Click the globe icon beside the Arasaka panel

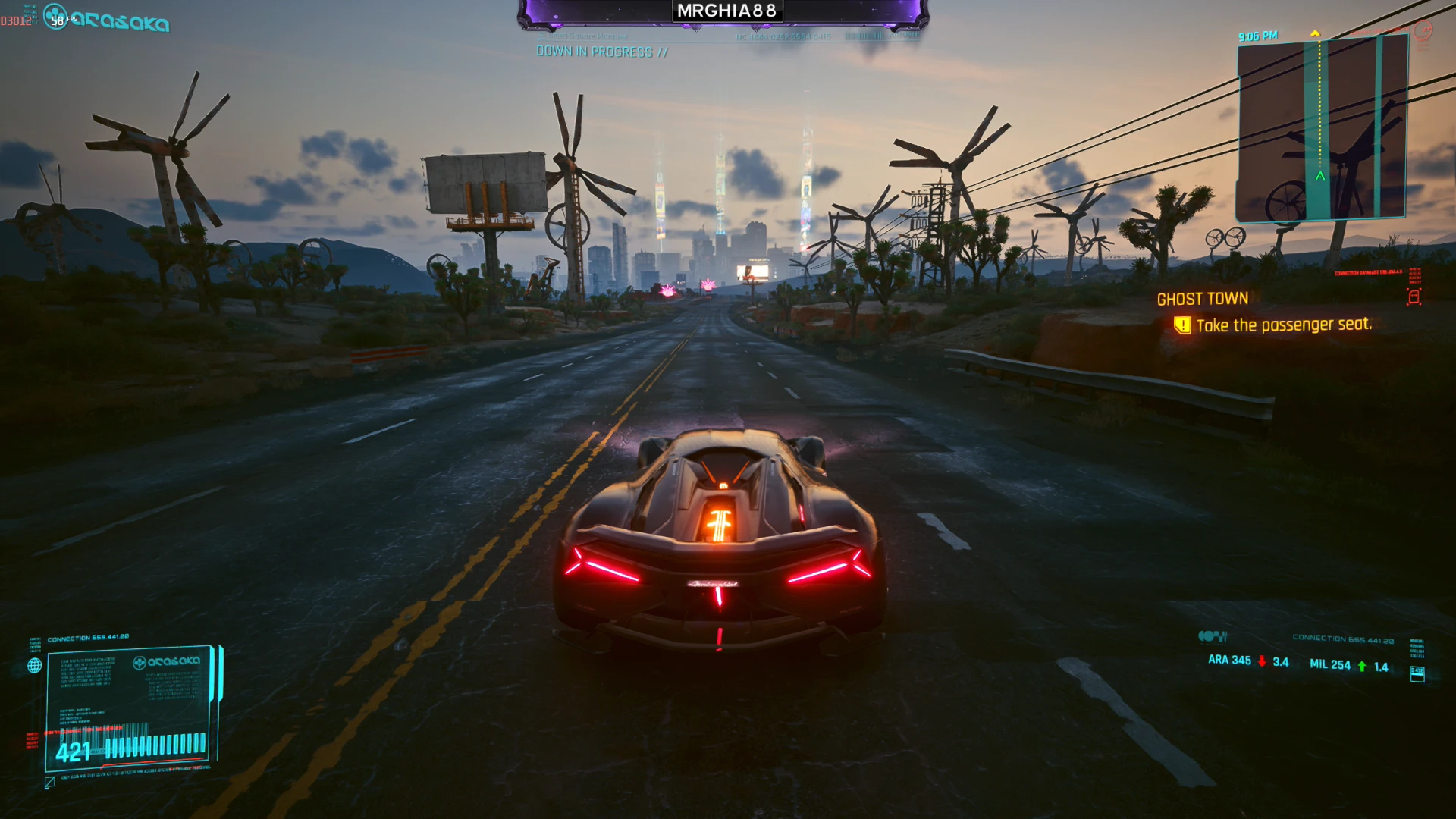point(34,666)
